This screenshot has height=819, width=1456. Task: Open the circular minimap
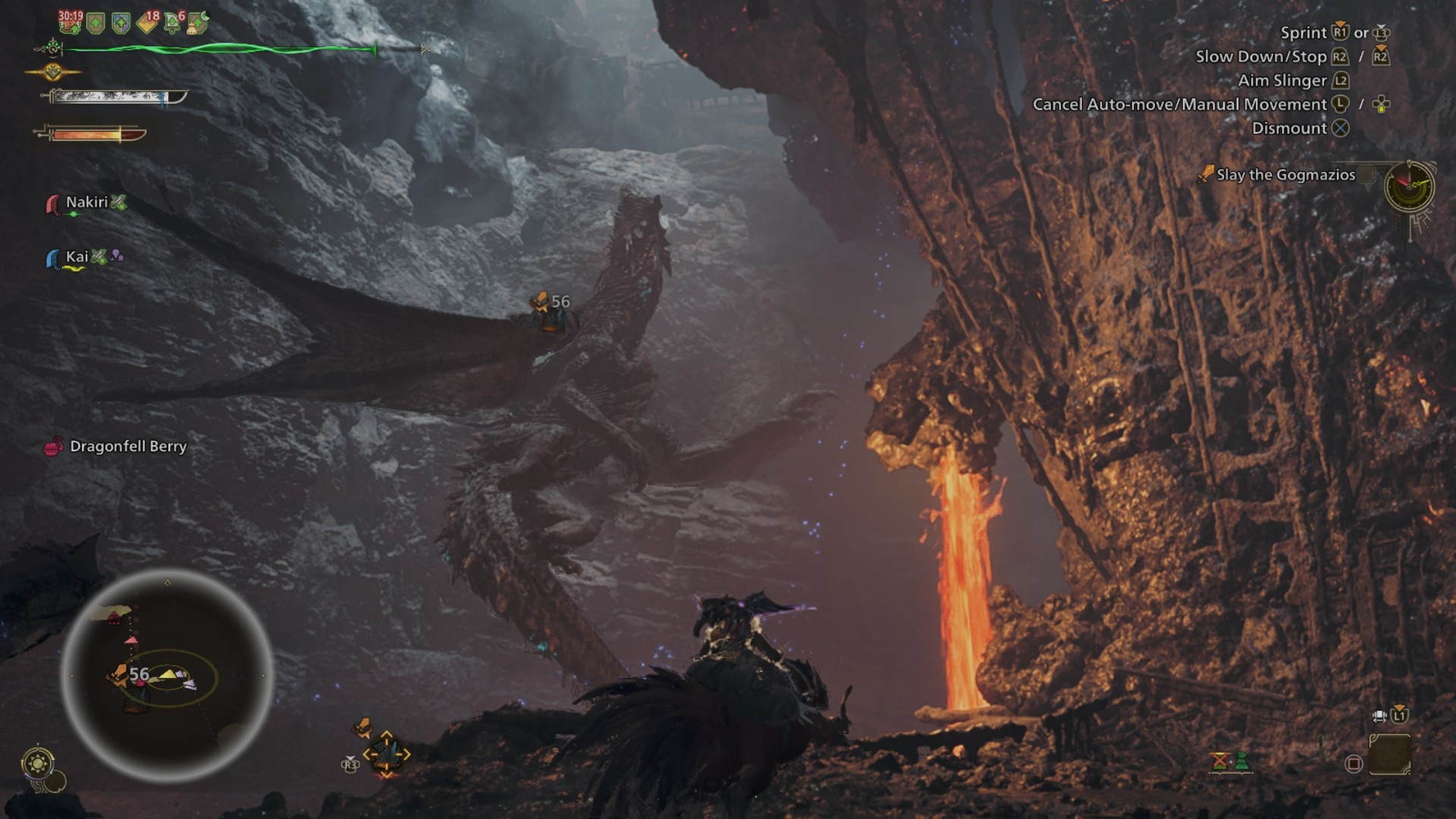pos(167,675)
